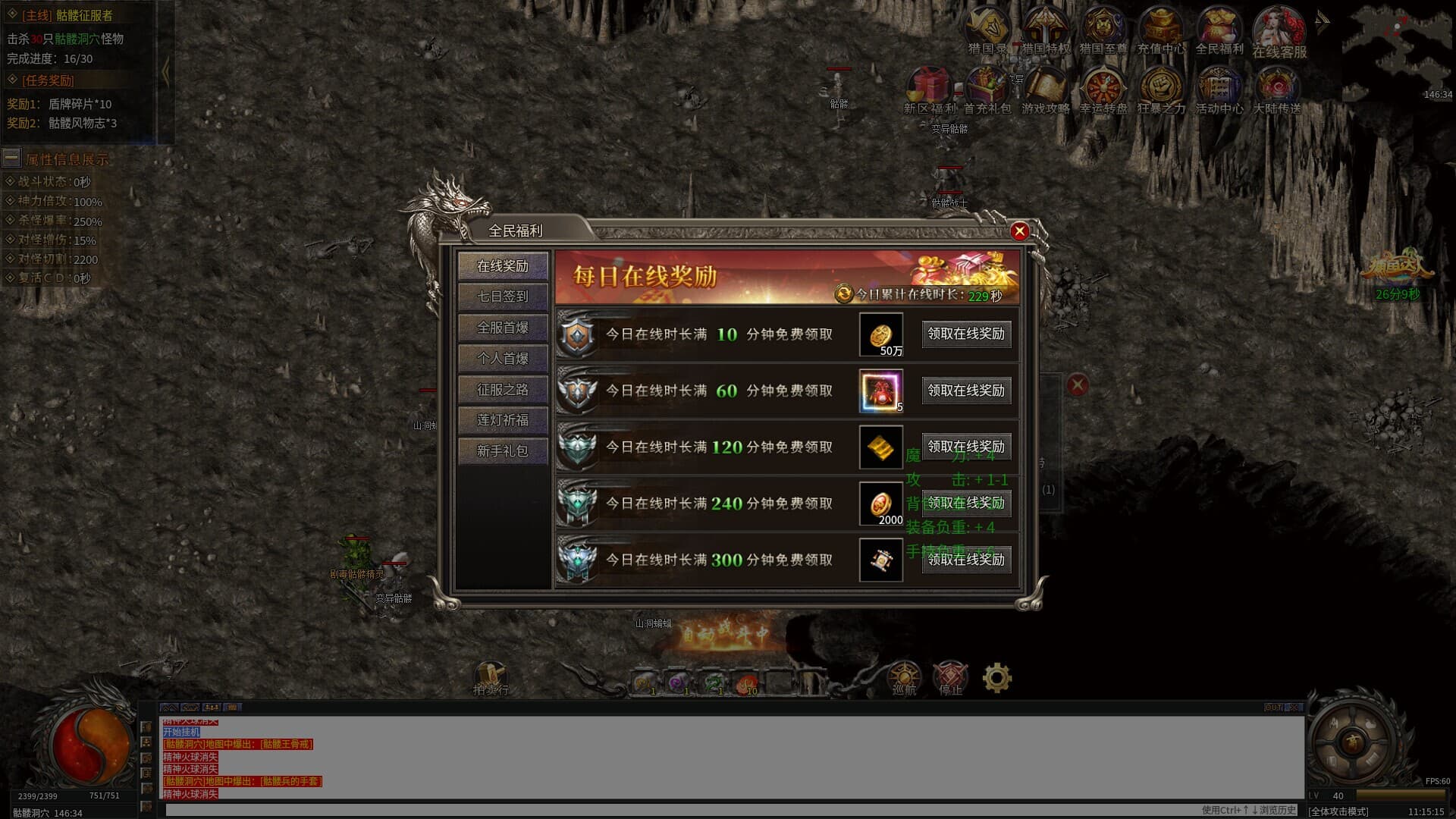
Task: Show the 征服之路 tab
Action: pos(502,390)
